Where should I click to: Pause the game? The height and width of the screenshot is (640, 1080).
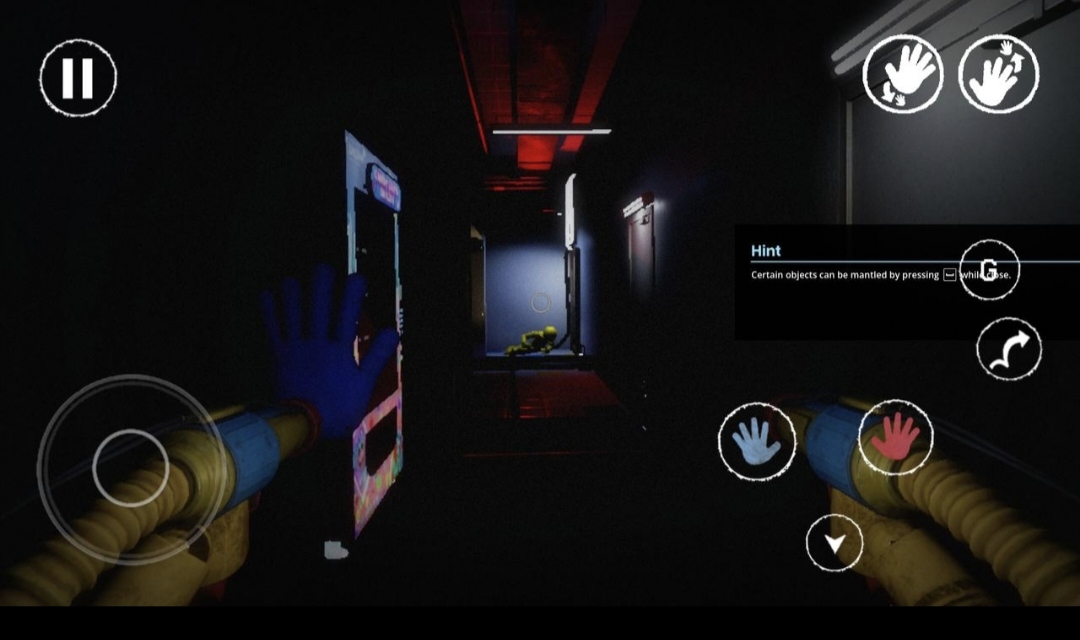[78, 78]
